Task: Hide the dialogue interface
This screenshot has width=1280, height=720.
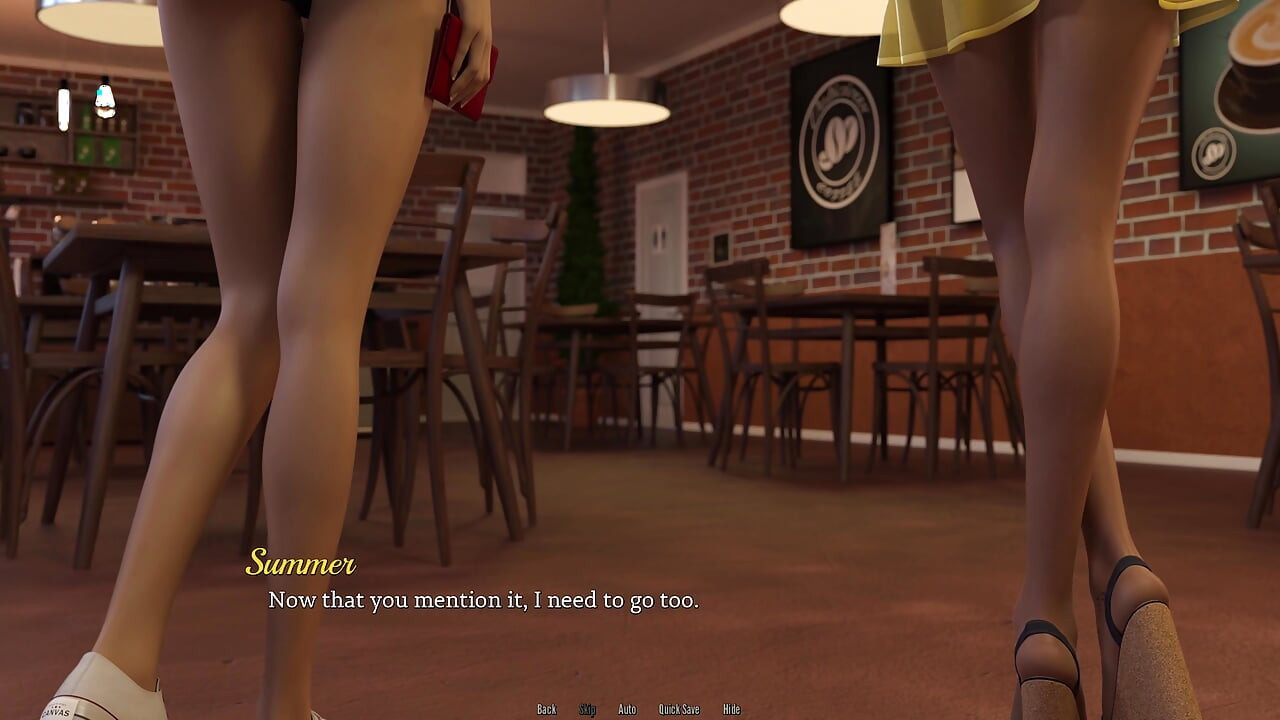Action: (731, 709)
